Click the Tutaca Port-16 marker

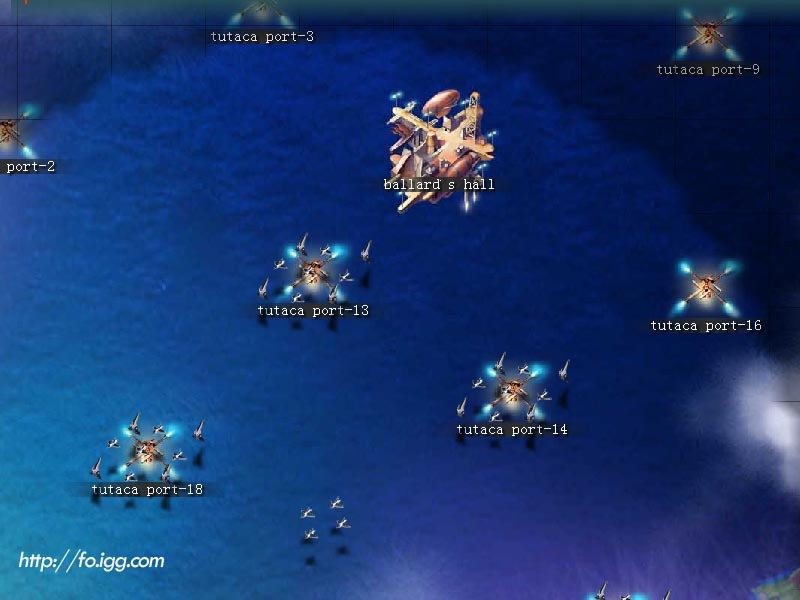tap(707, 288)
